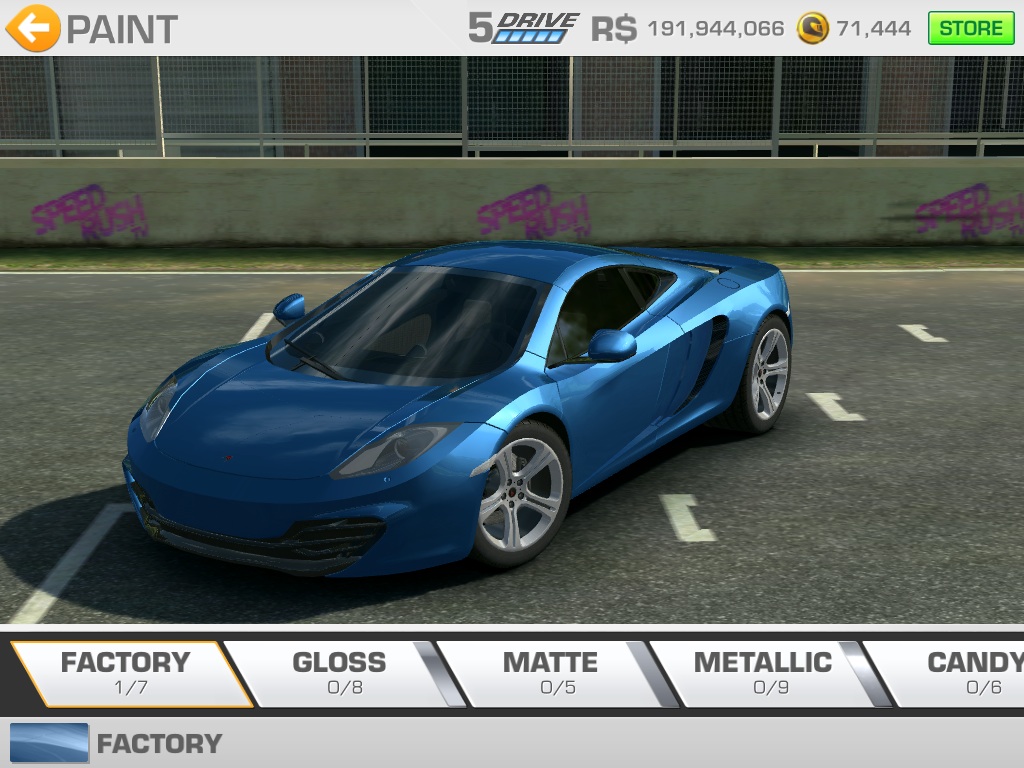Tap the Drive points indicator

point(524,28)
